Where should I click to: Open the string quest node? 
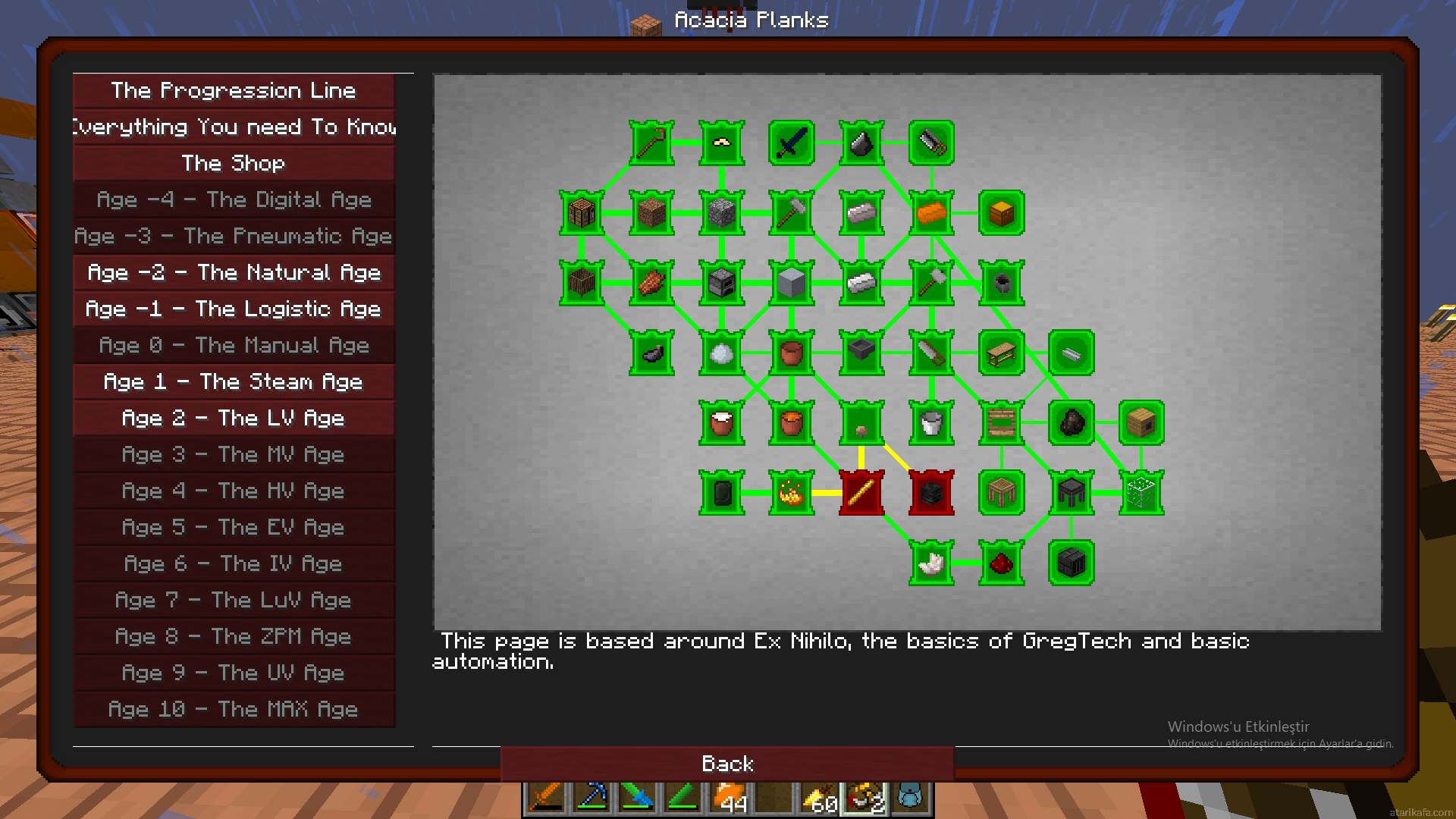pos(721,143)
